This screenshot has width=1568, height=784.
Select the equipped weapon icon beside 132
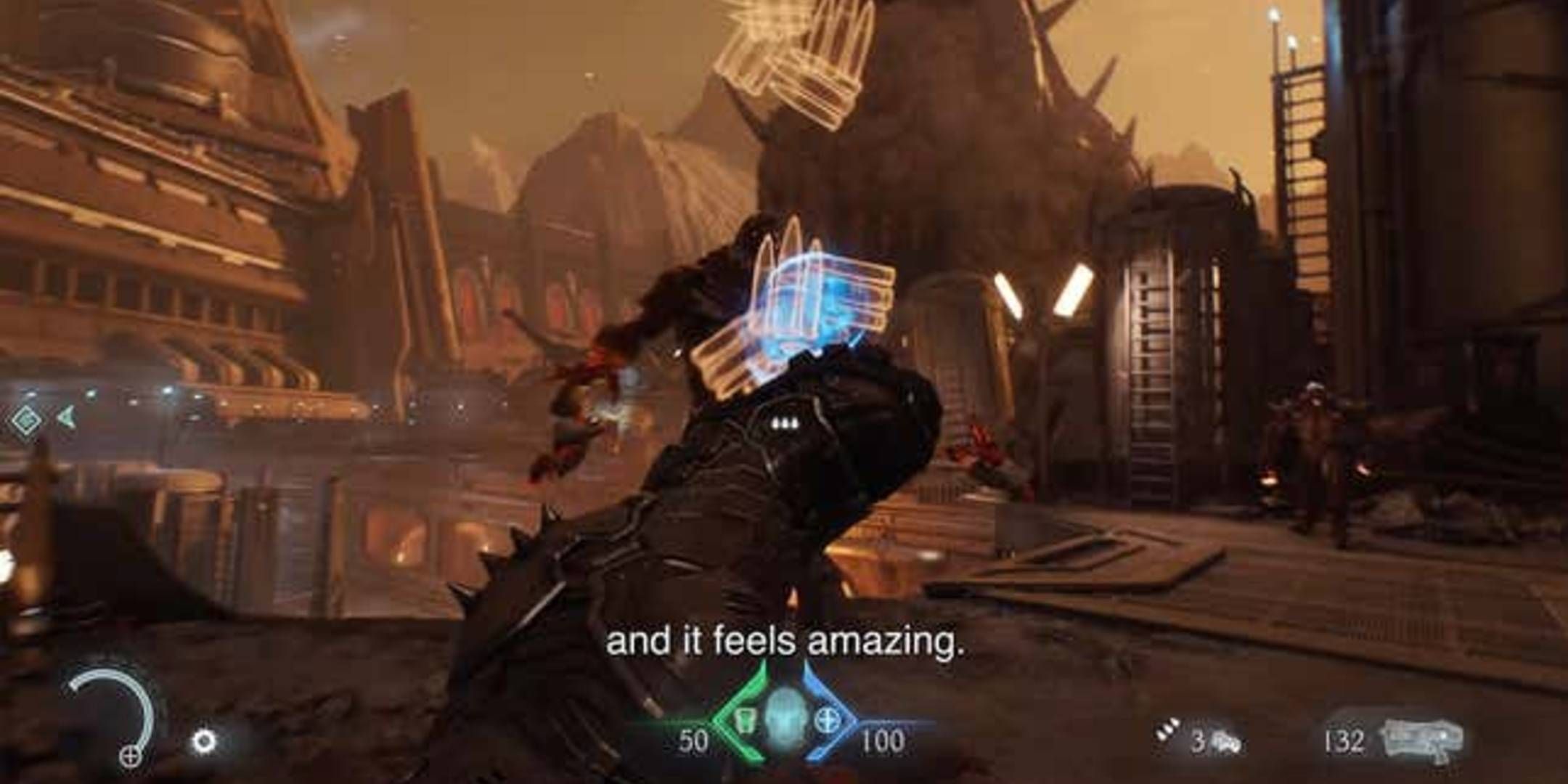(1421, 739)
